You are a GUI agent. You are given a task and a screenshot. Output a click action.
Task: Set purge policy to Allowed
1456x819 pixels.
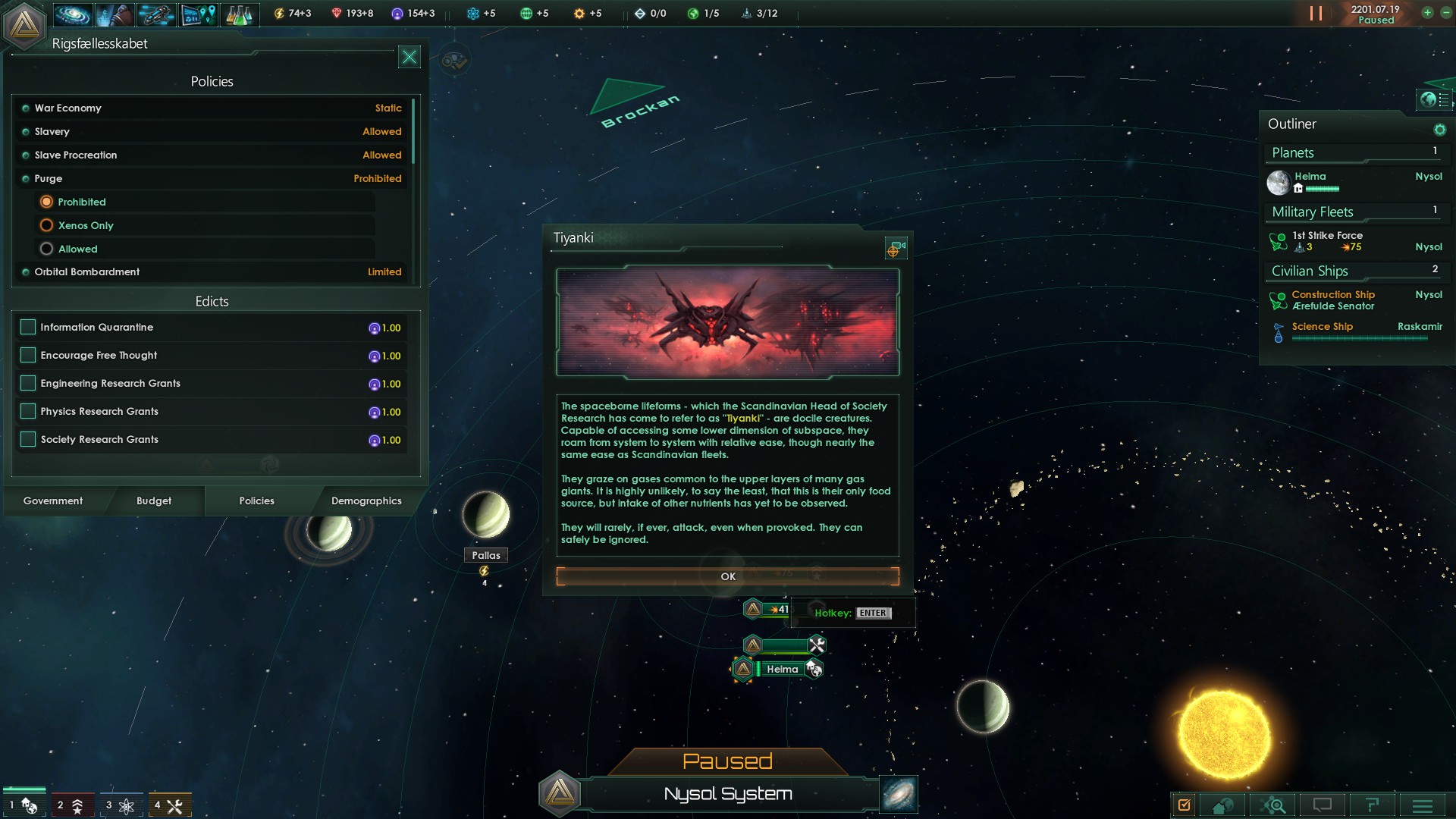[x=47, y=249]
